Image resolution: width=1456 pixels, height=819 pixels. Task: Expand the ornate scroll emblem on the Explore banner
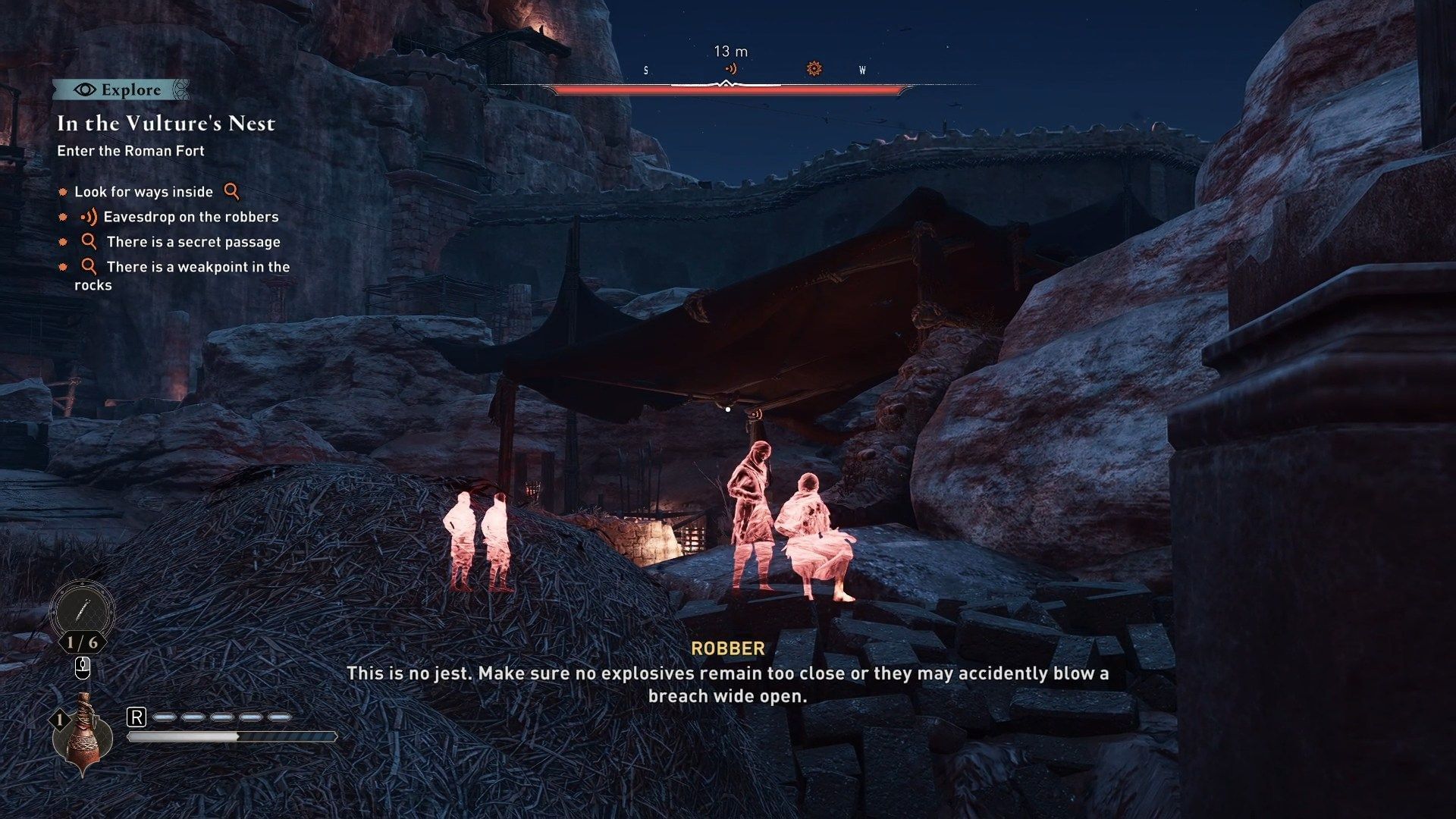coord(180,89)
